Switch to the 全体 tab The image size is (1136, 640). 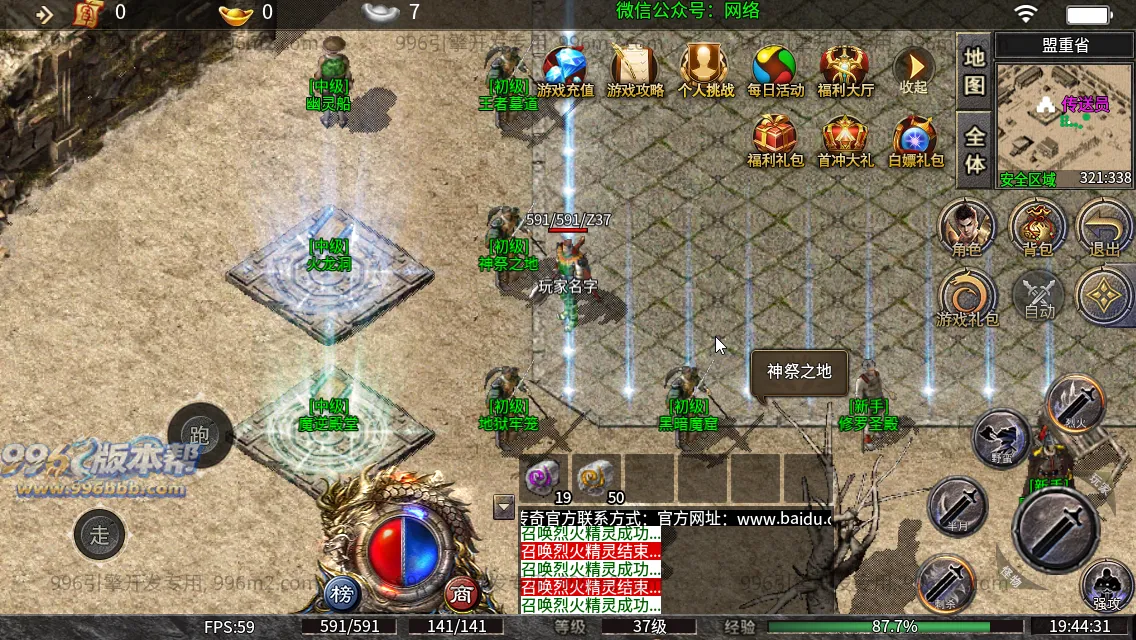[x=975, y=148]
